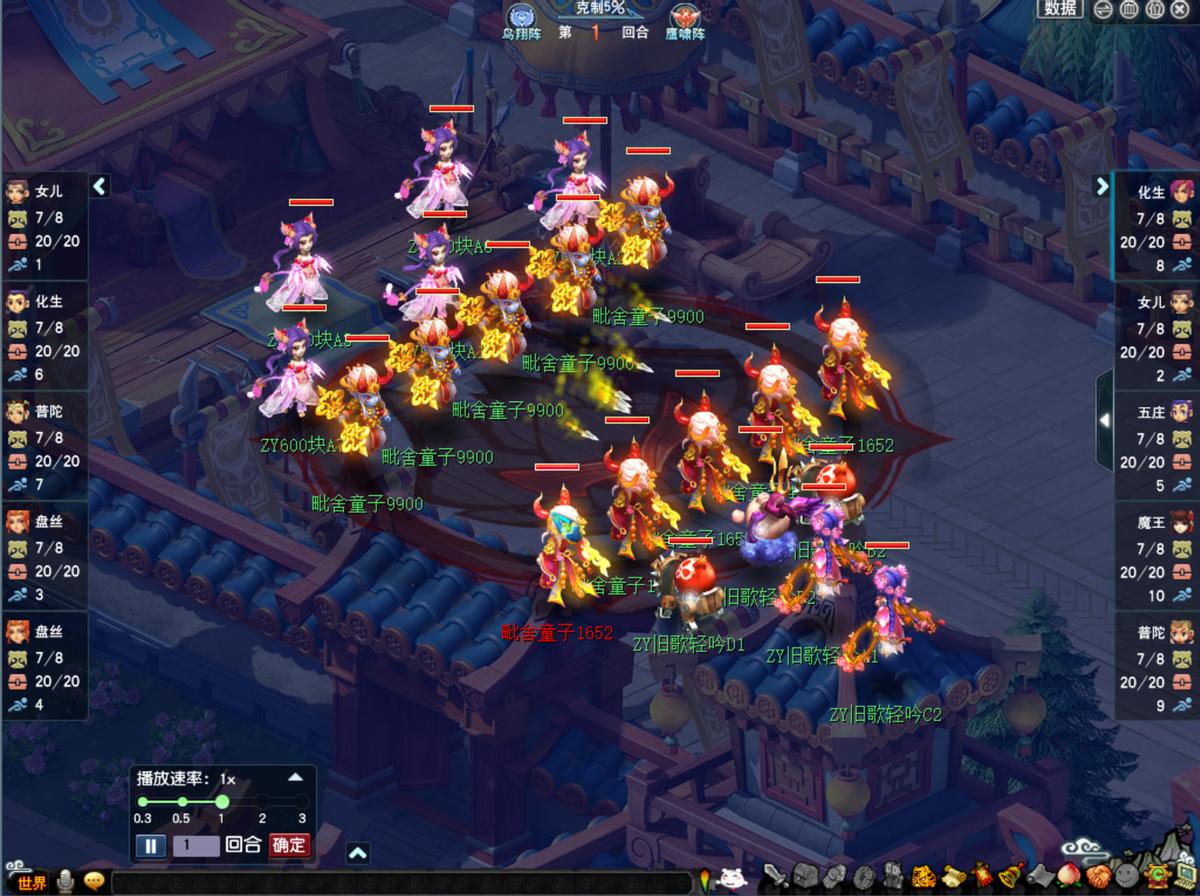Screen dimensions: 1200x896
Task: Set playback speed to 2x on the slider
Action: [262, 802]
